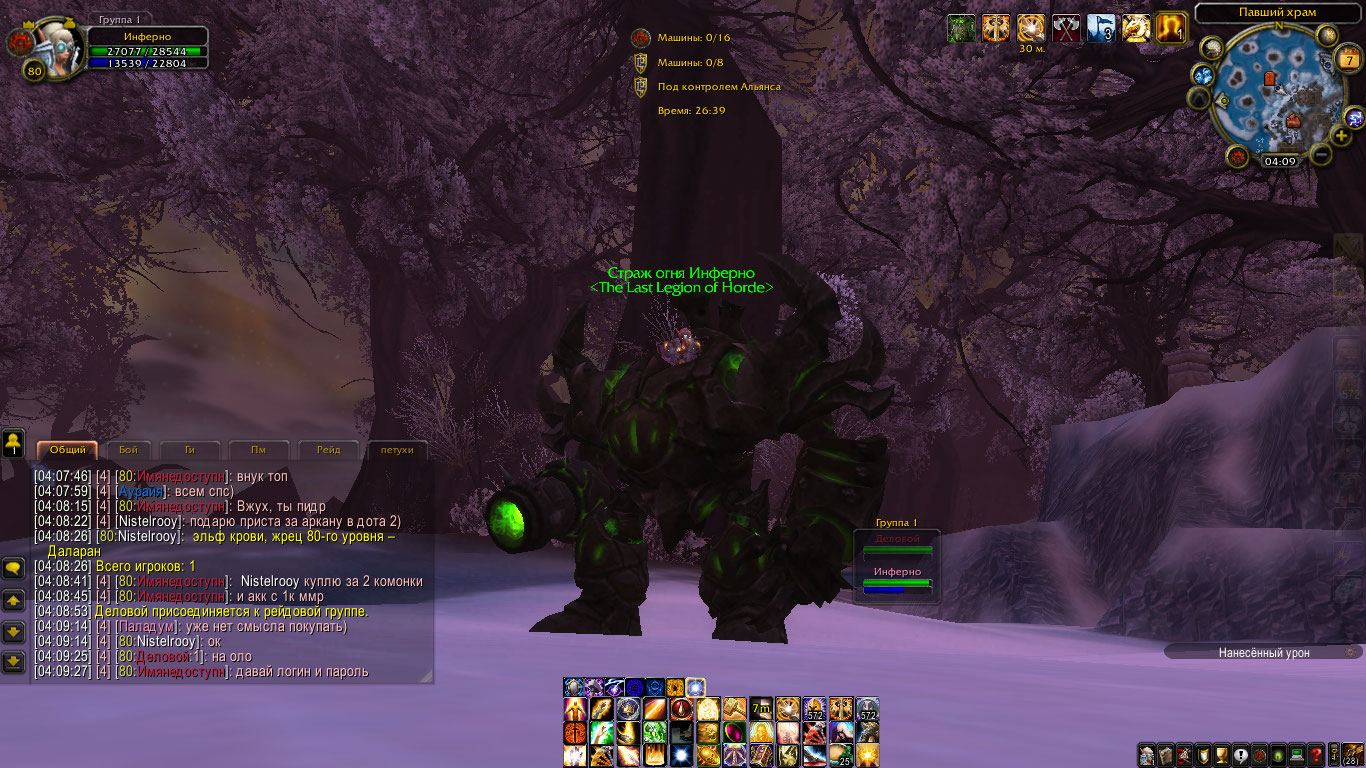Select the Рейд chat tab
Screen dimensions: 1366x768
pos(328,450)
